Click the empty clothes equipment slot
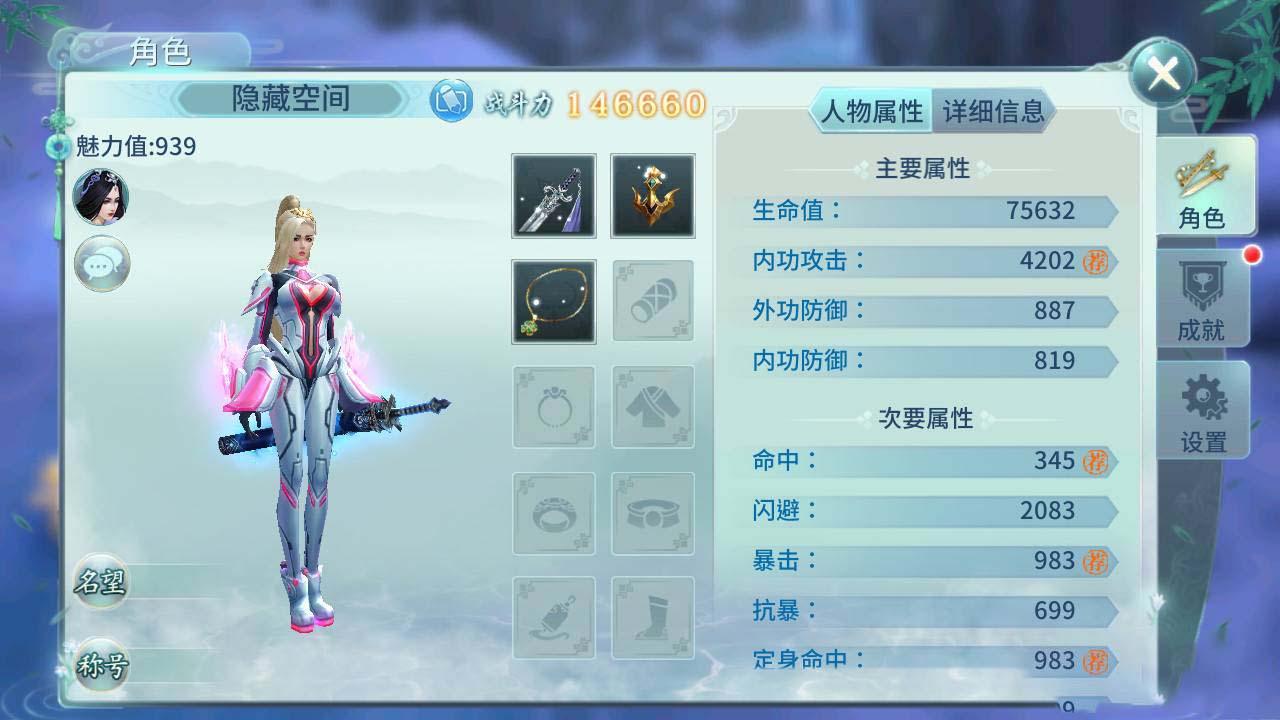Viewport: 1280px width, 720px height. click(x=652, y=406)
